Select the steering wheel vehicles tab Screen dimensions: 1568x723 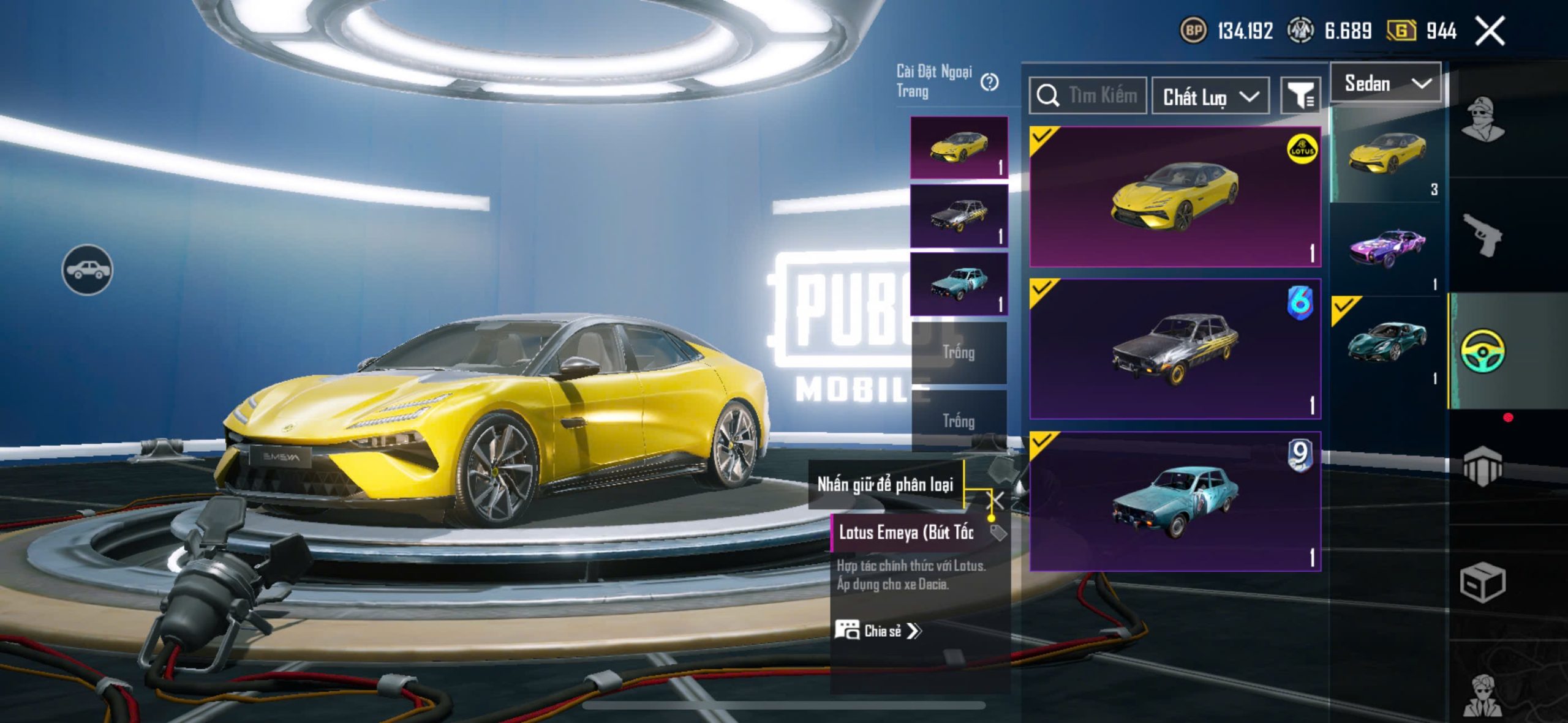1482,351
